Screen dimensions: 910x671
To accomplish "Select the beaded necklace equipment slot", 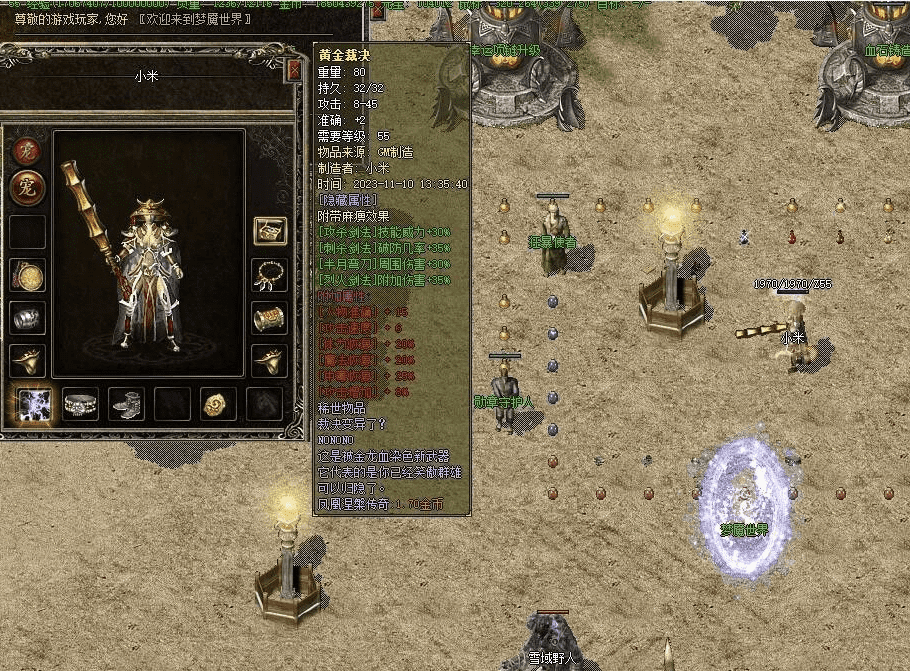I will pyautogui.click(x=269, y=275).
